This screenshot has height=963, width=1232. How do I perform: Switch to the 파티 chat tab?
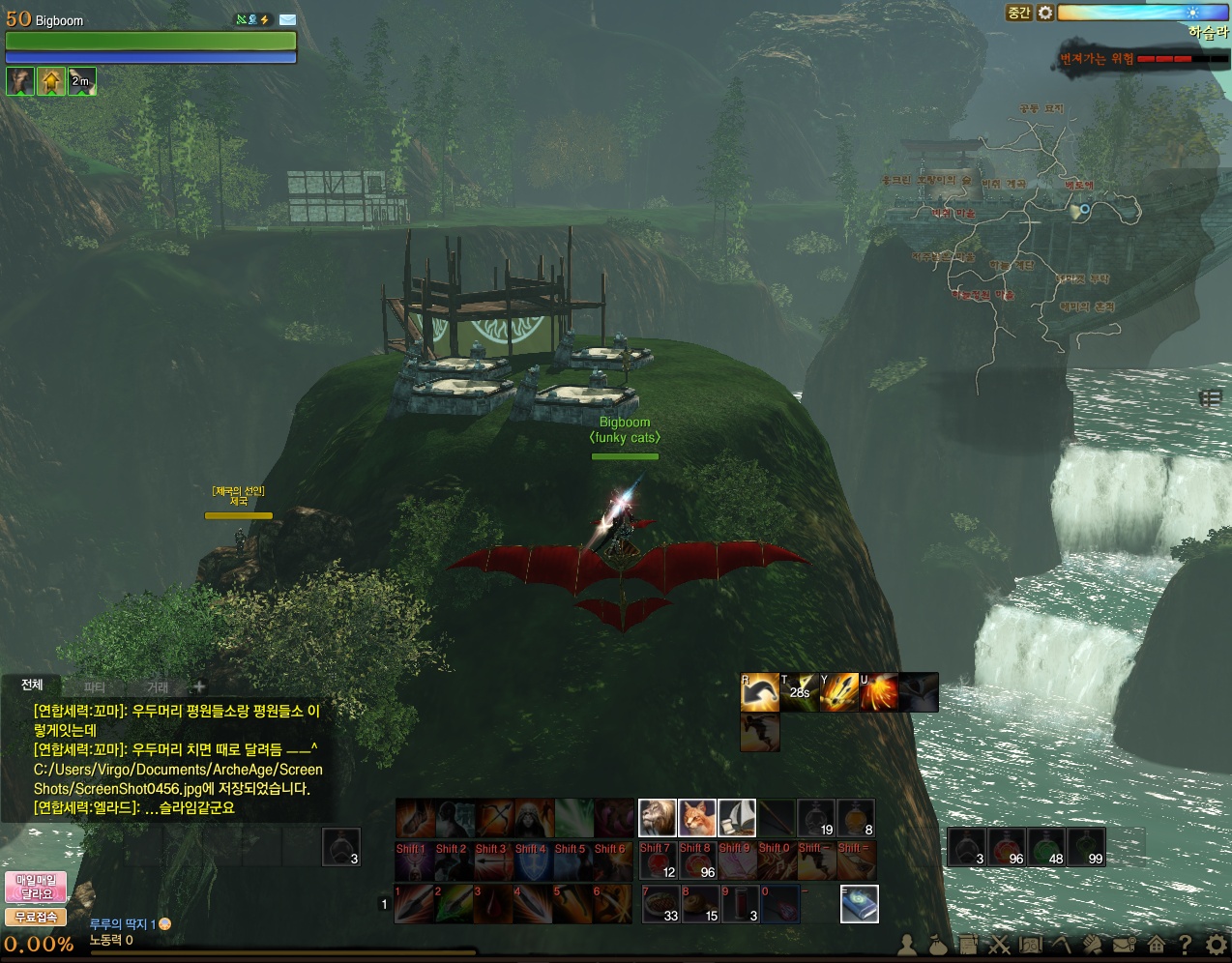click(x=95, y=686)
